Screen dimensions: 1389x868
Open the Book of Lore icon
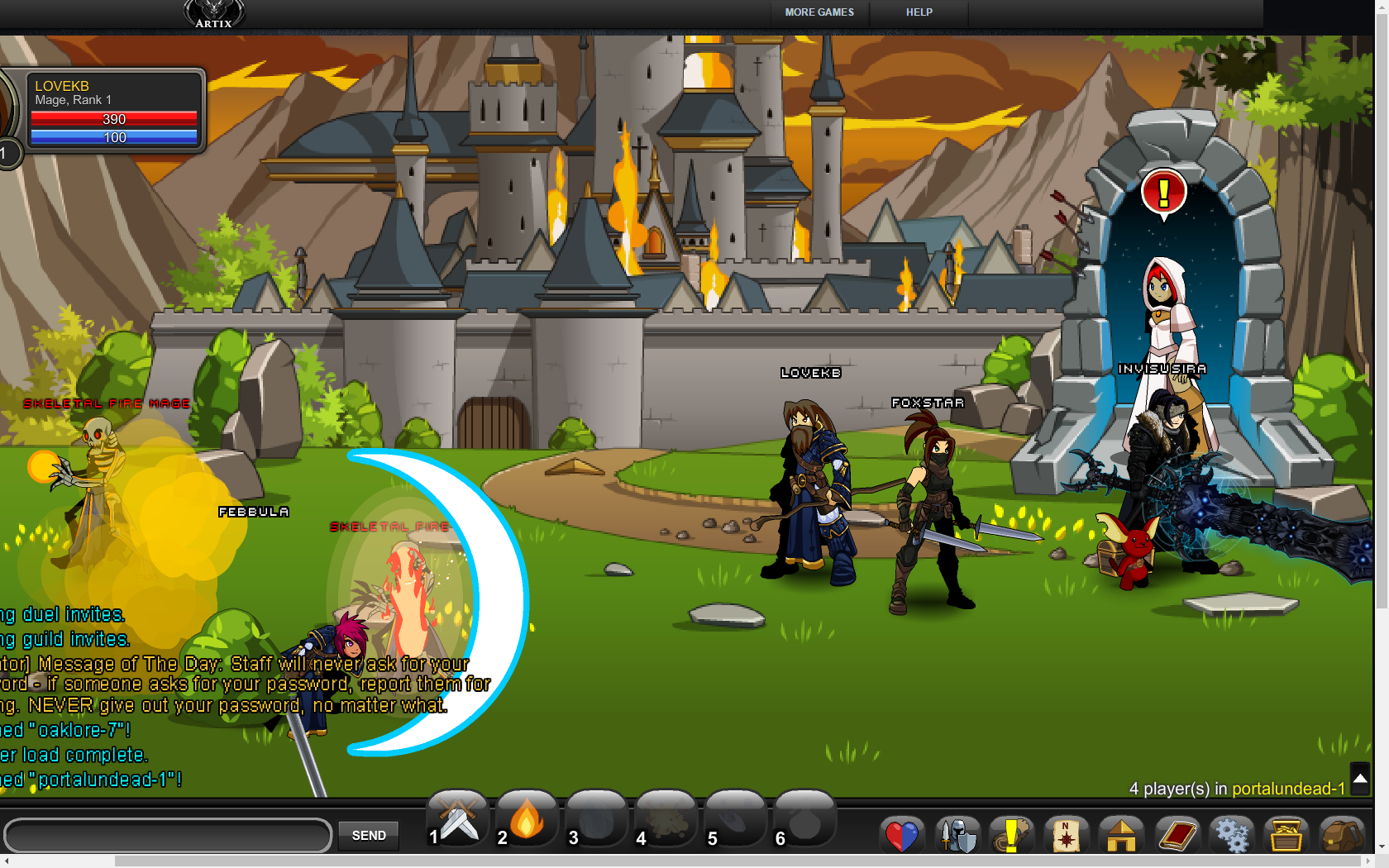pyautogui.click(x=1177, y=835)
